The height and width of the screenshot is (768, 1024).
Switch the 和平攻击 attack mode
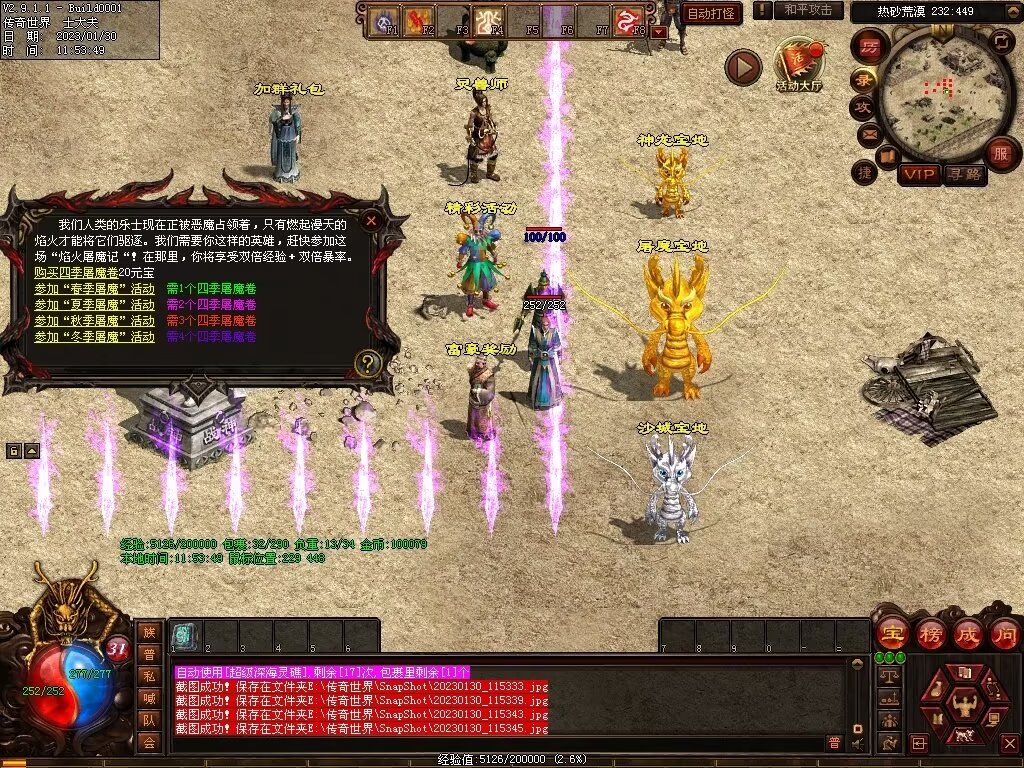806,10
